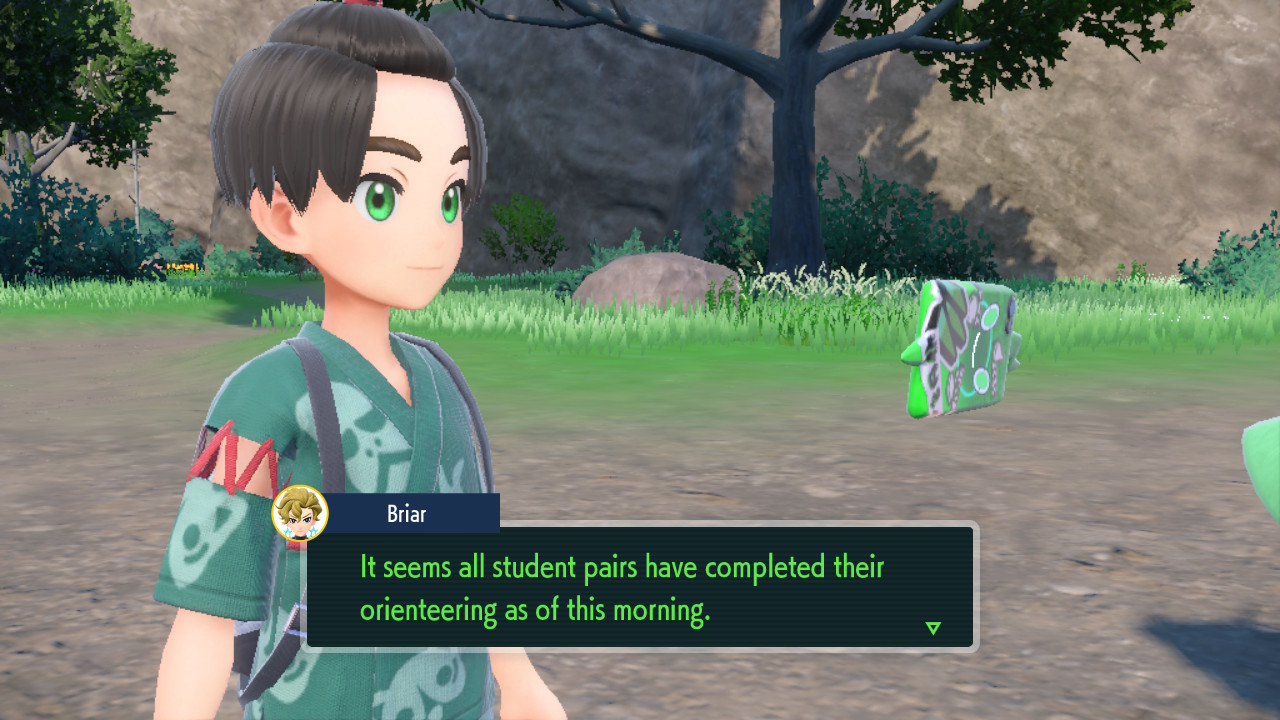This screenshot has width=1280, height=720.
Task: Click Briar's speaker portrait icon
Action: pyautogui.click(x=299, y=514)
